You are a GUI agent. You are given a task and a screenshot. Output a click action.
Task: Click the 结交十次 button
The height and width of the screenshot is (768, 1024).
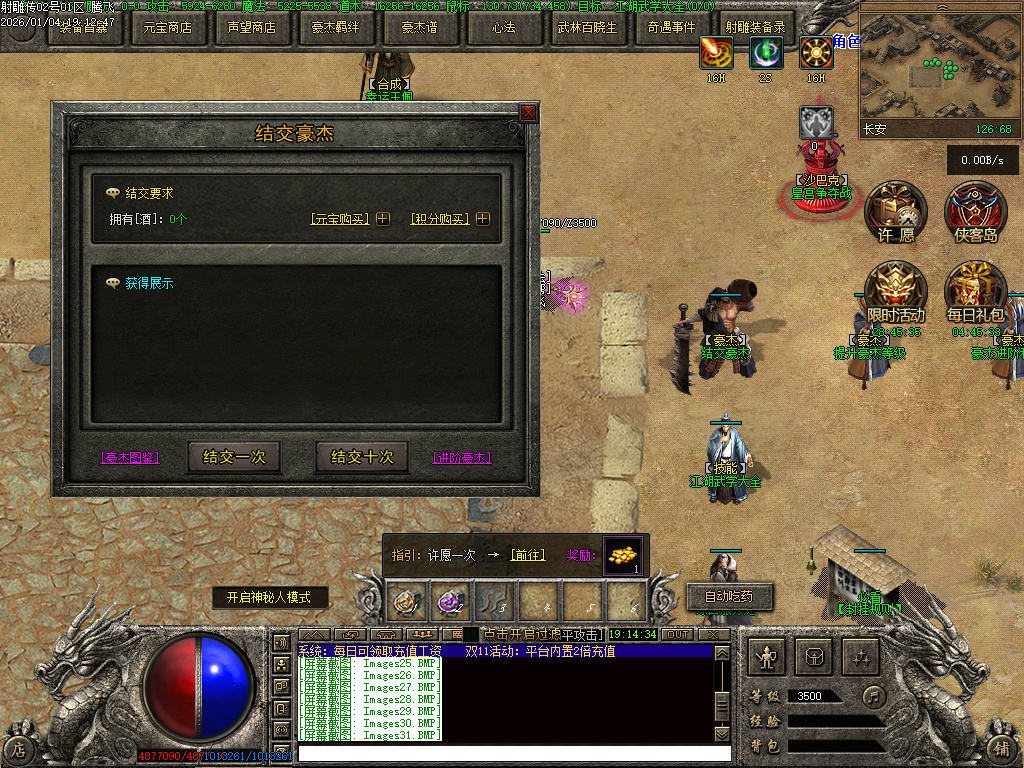click(362, 457)
